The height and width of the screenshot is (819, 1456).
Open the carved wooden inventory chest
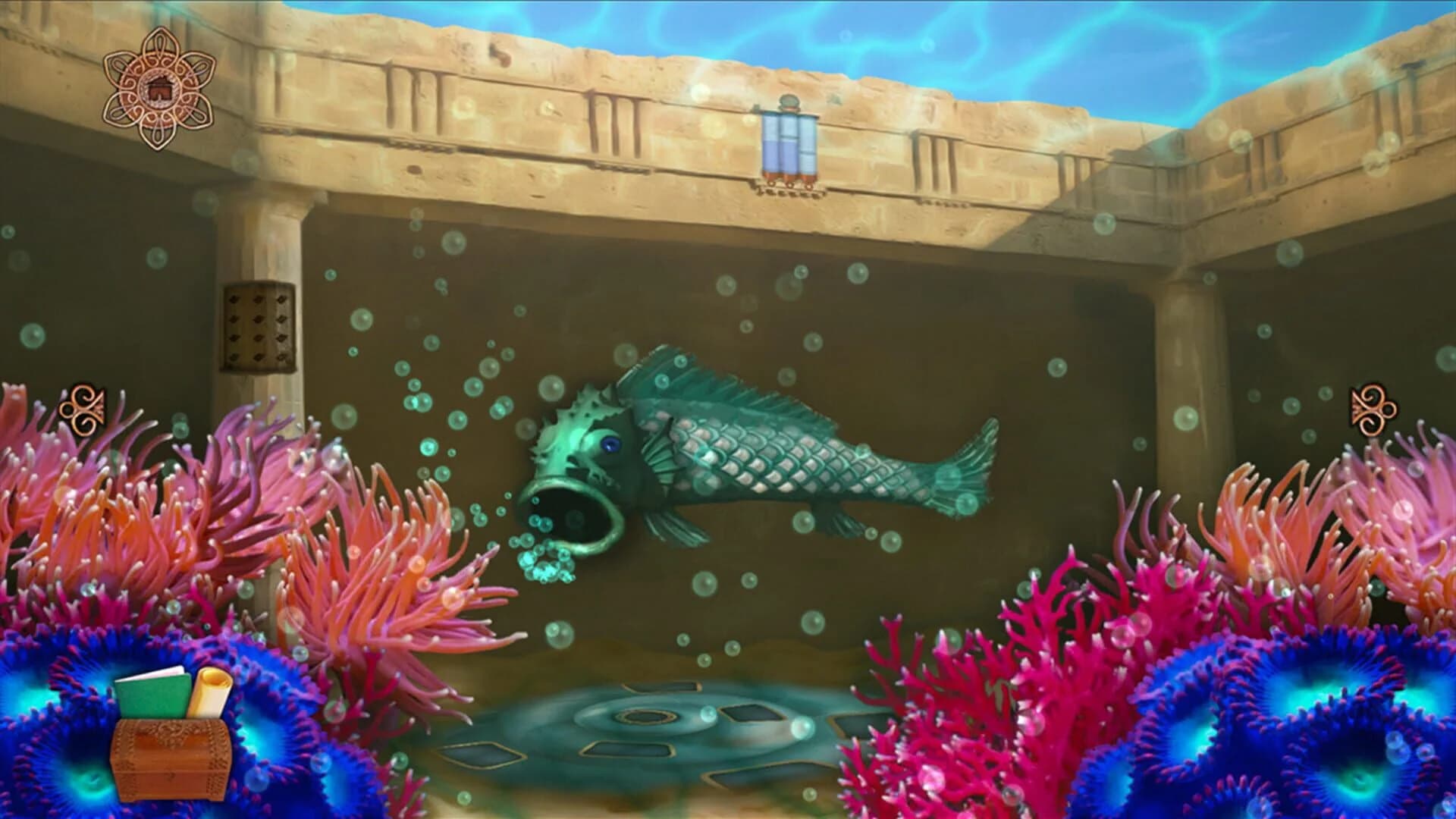171,758
